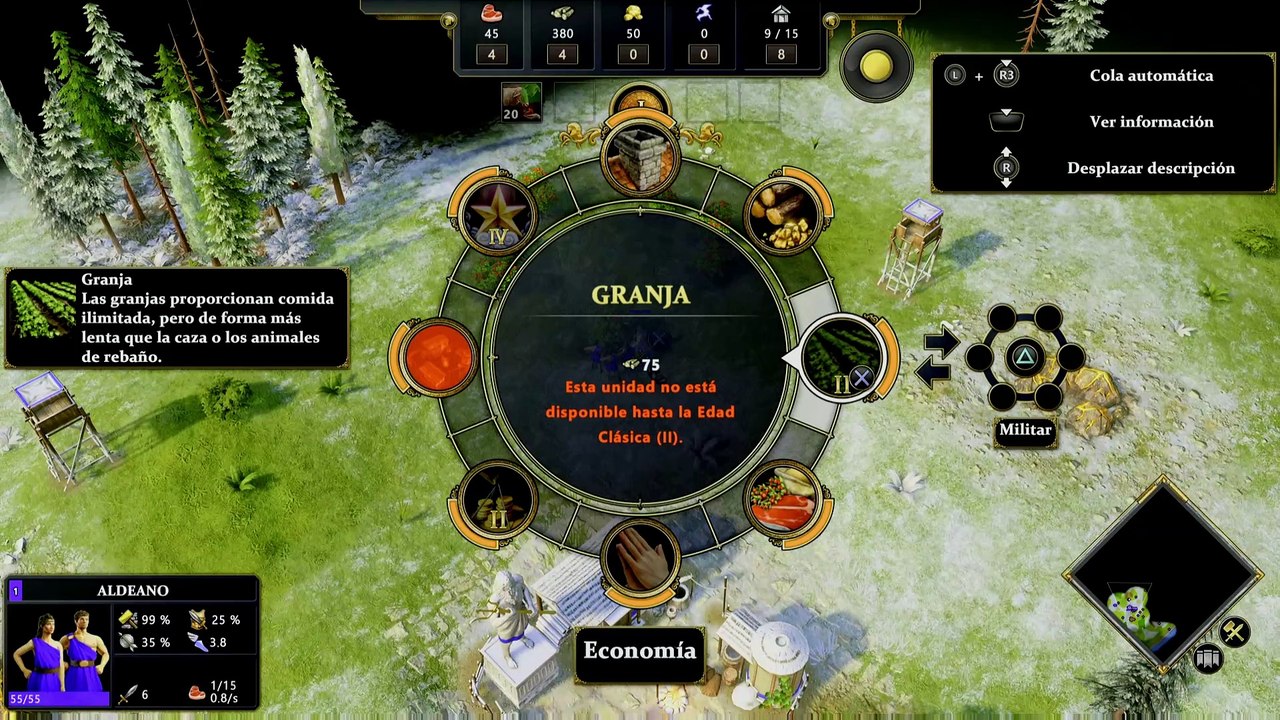Select the Aldeano villager portrait
1280x720 pixels.
click(x=60, y=650)
